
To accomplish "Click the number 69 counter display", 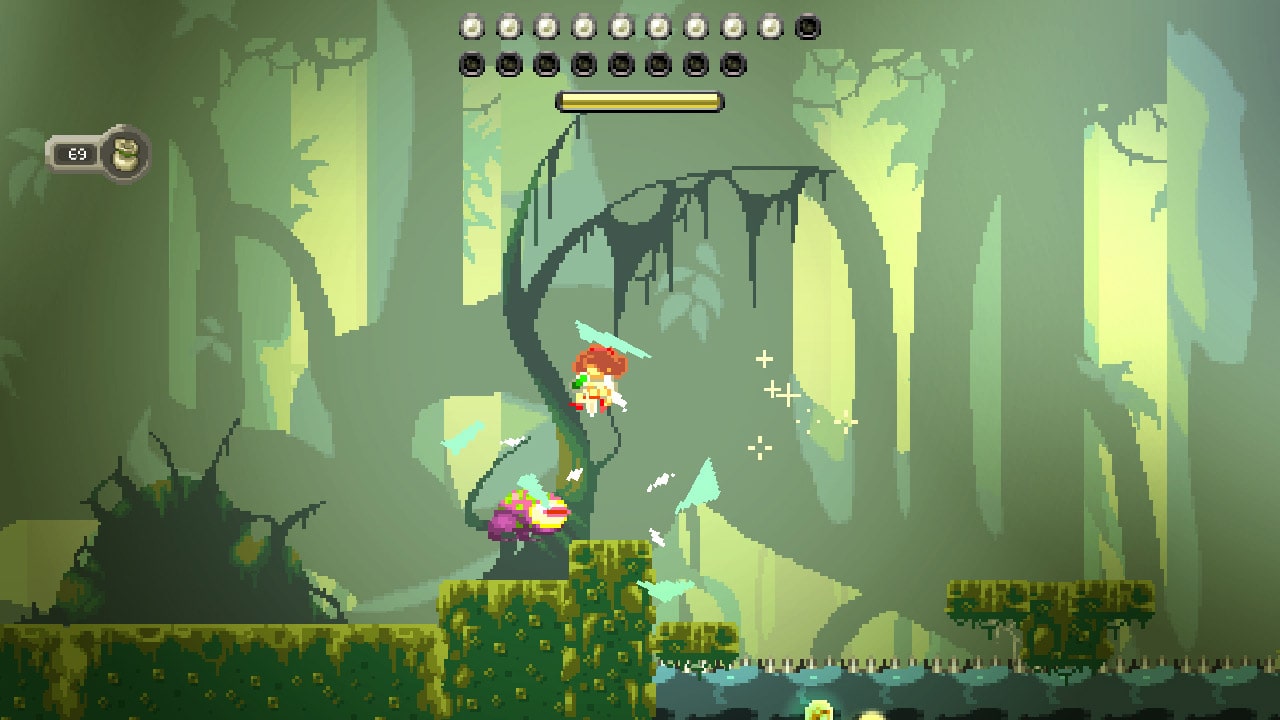I will [80, 153].
